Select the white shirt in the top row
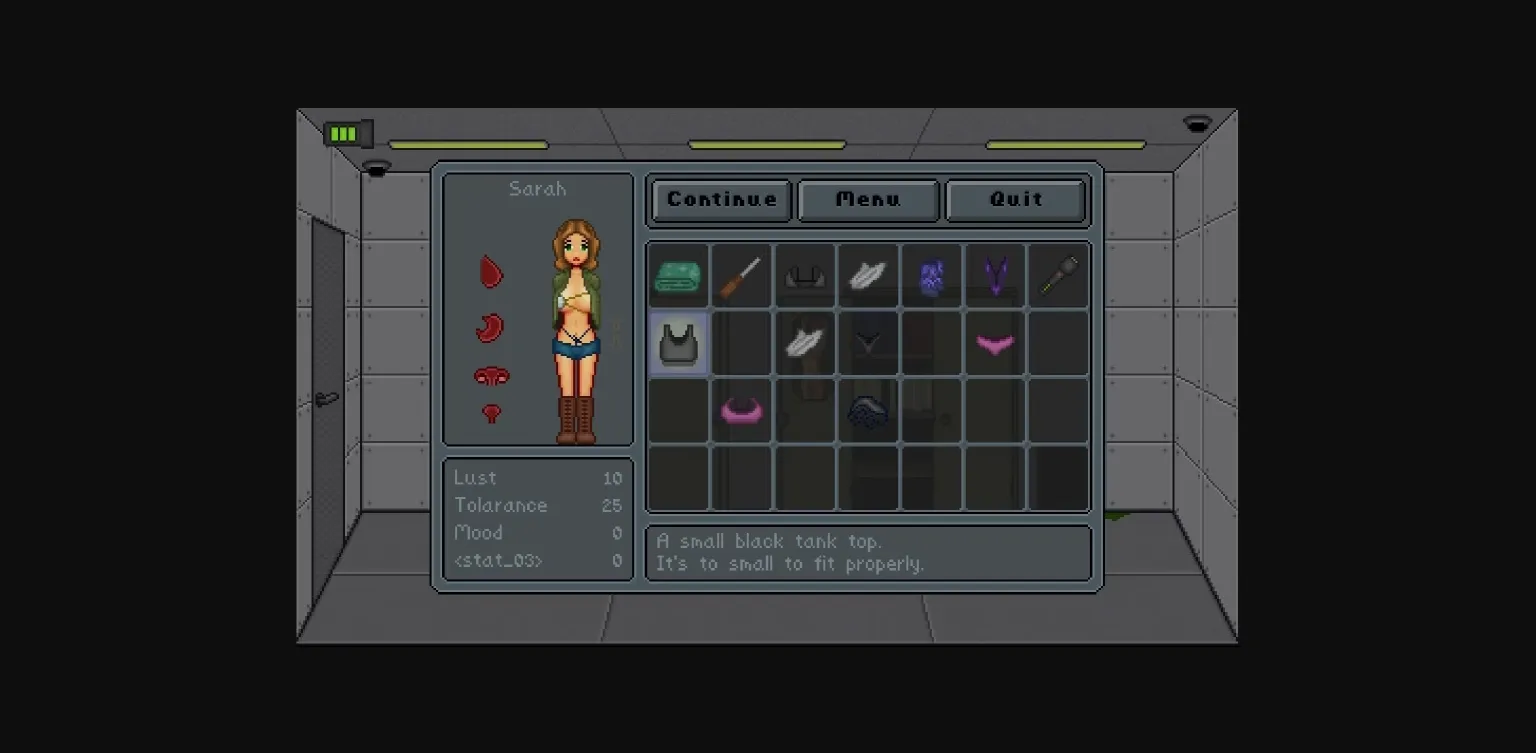Screen dimensions: 1536x753 [x=868, y=276]
